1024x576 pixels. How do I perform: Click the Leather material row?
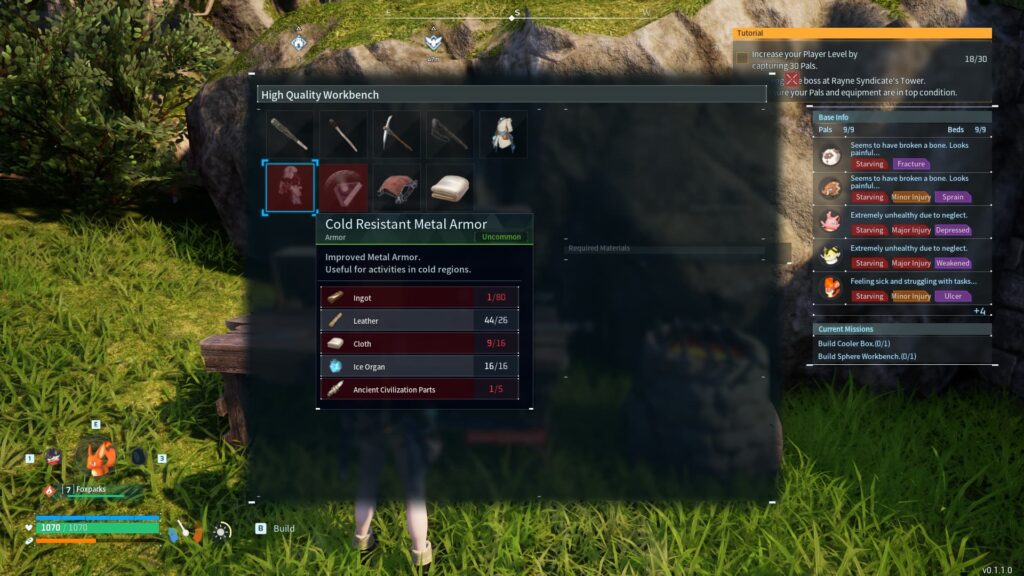click(x=420, y=320)
